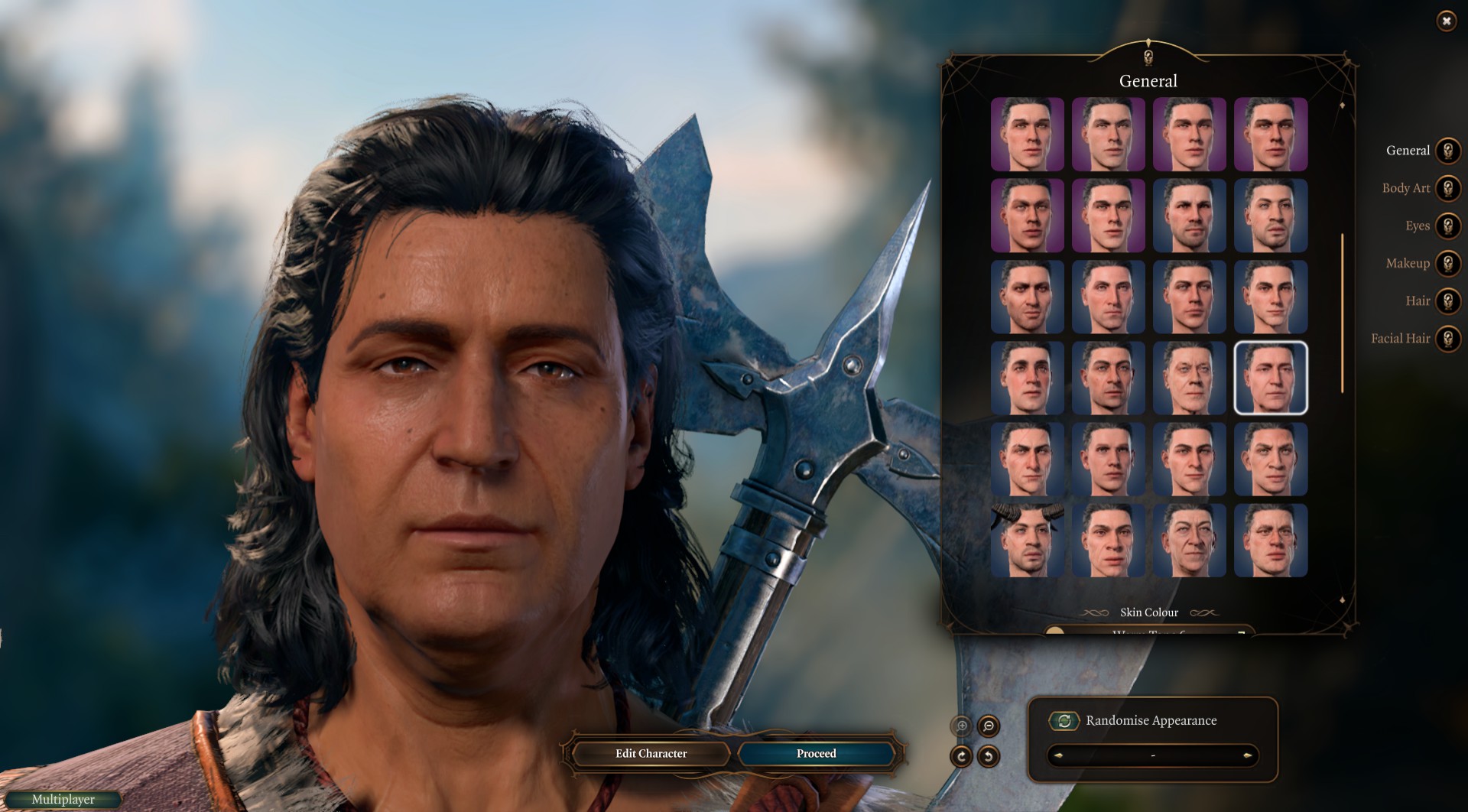This screenshot has height=812, width=1468.
Task: Open the Multiplayer panel
Action: 63,800
